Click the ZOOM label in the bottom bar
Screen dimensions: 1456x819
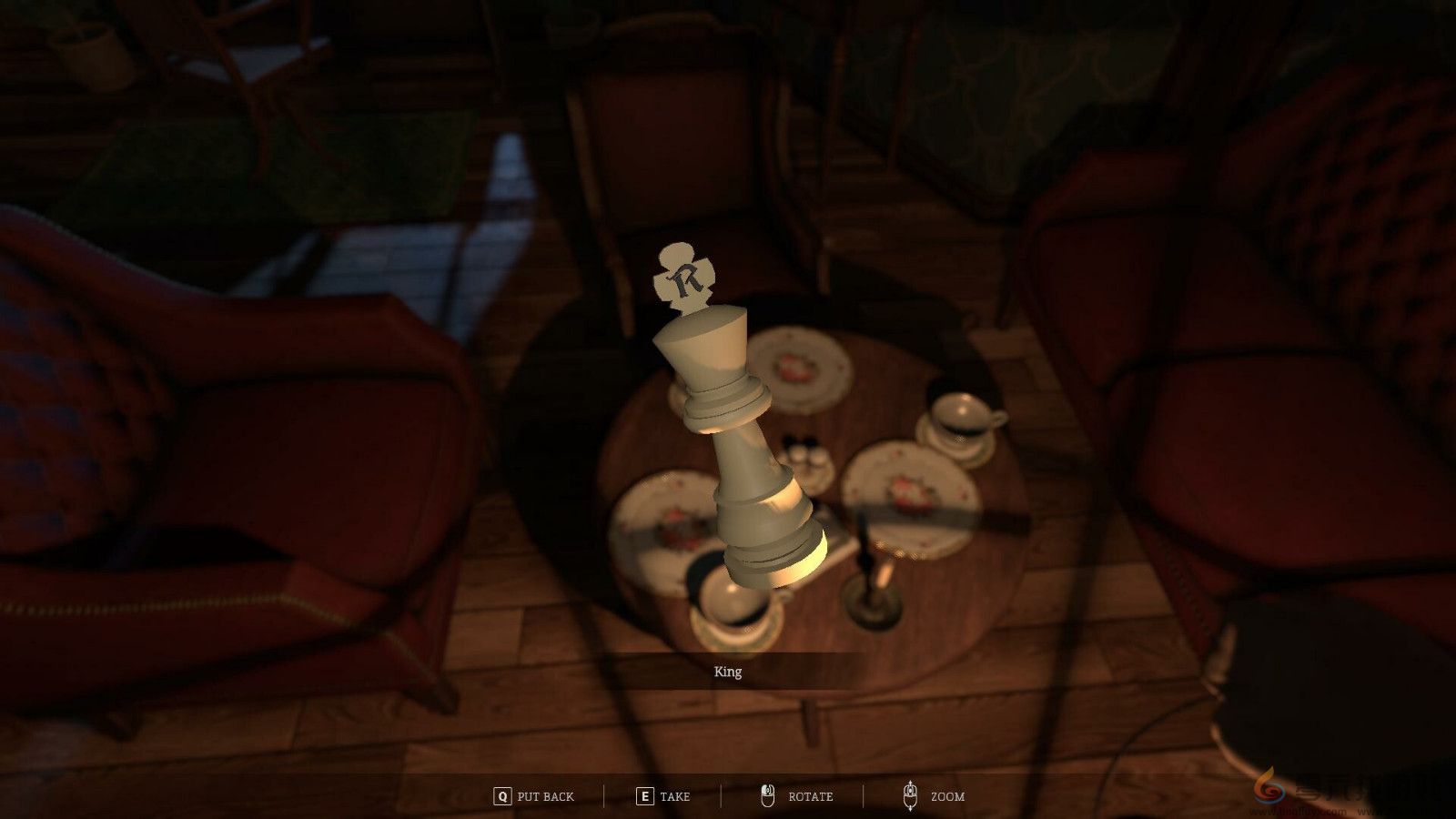pyautogui.click(x=946, y=795)
